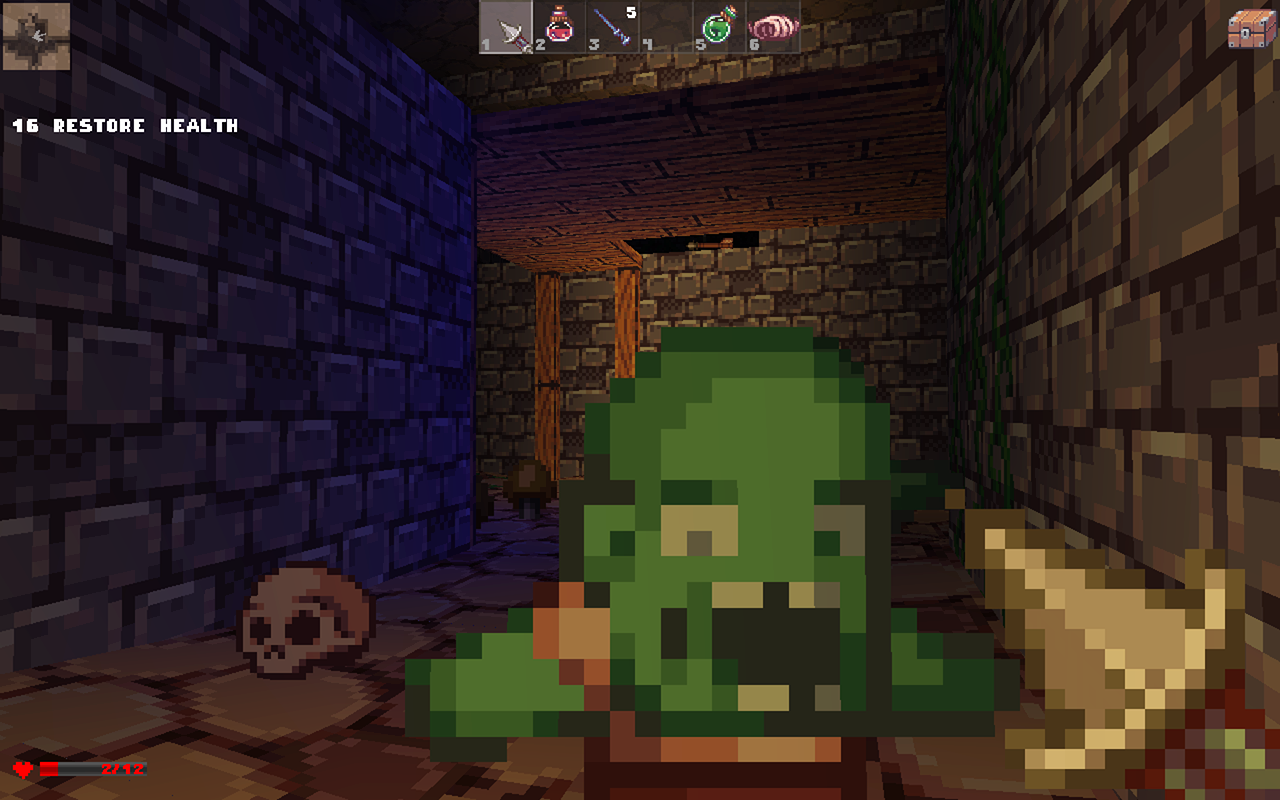Equip the blue wand in hotbar slot 3

(613, 28)
